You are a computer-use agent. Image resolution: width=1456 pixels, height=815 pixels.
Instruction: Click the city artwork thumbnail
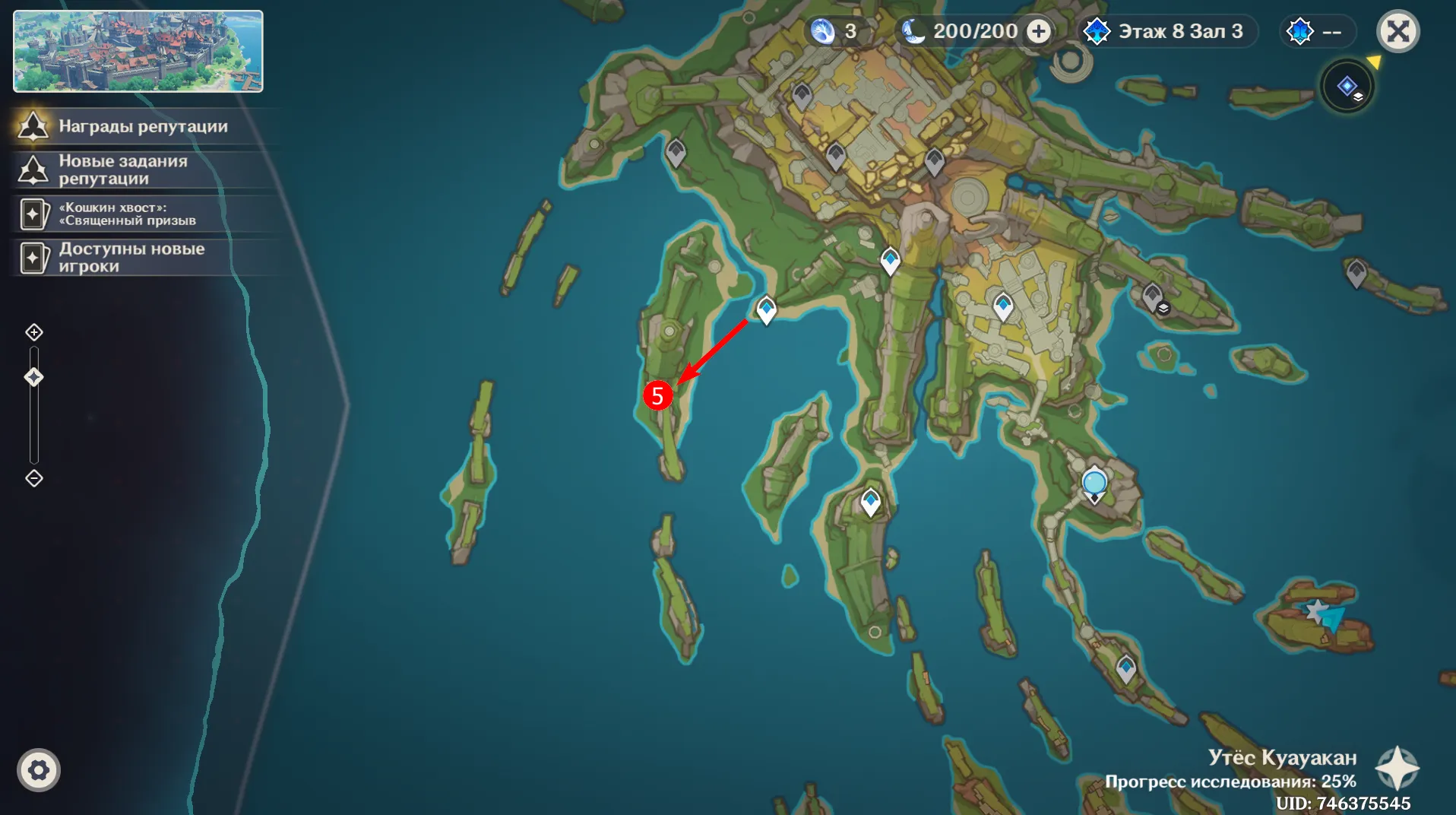(138, 51)
